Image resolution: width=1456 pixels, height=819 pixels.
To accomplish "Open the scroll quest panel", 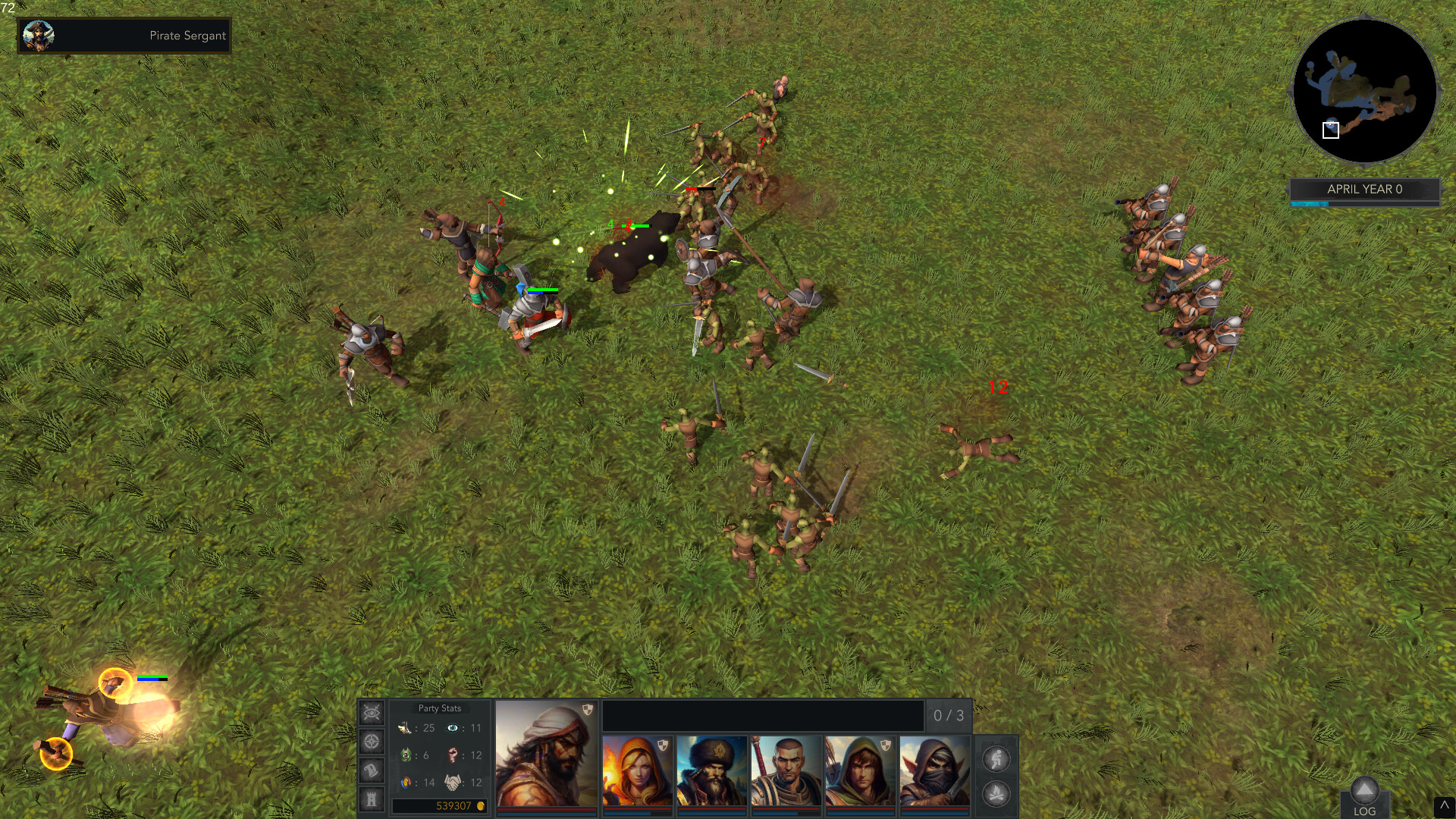I will 371,770.
